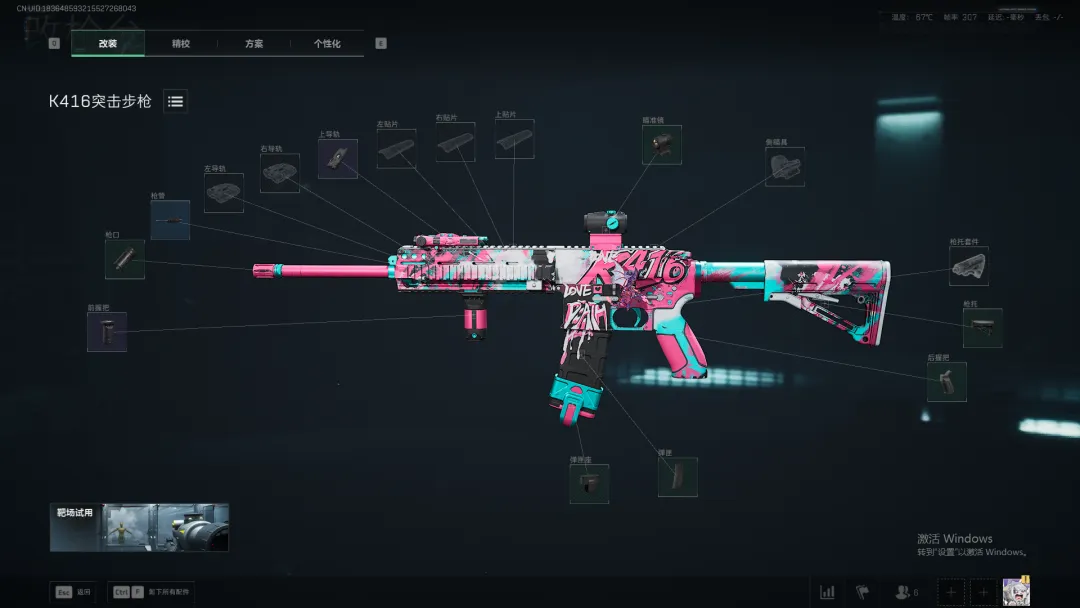1080x608 pixels.
Task: Select the 左导轨 left rail slot
Action: [224, 193]
